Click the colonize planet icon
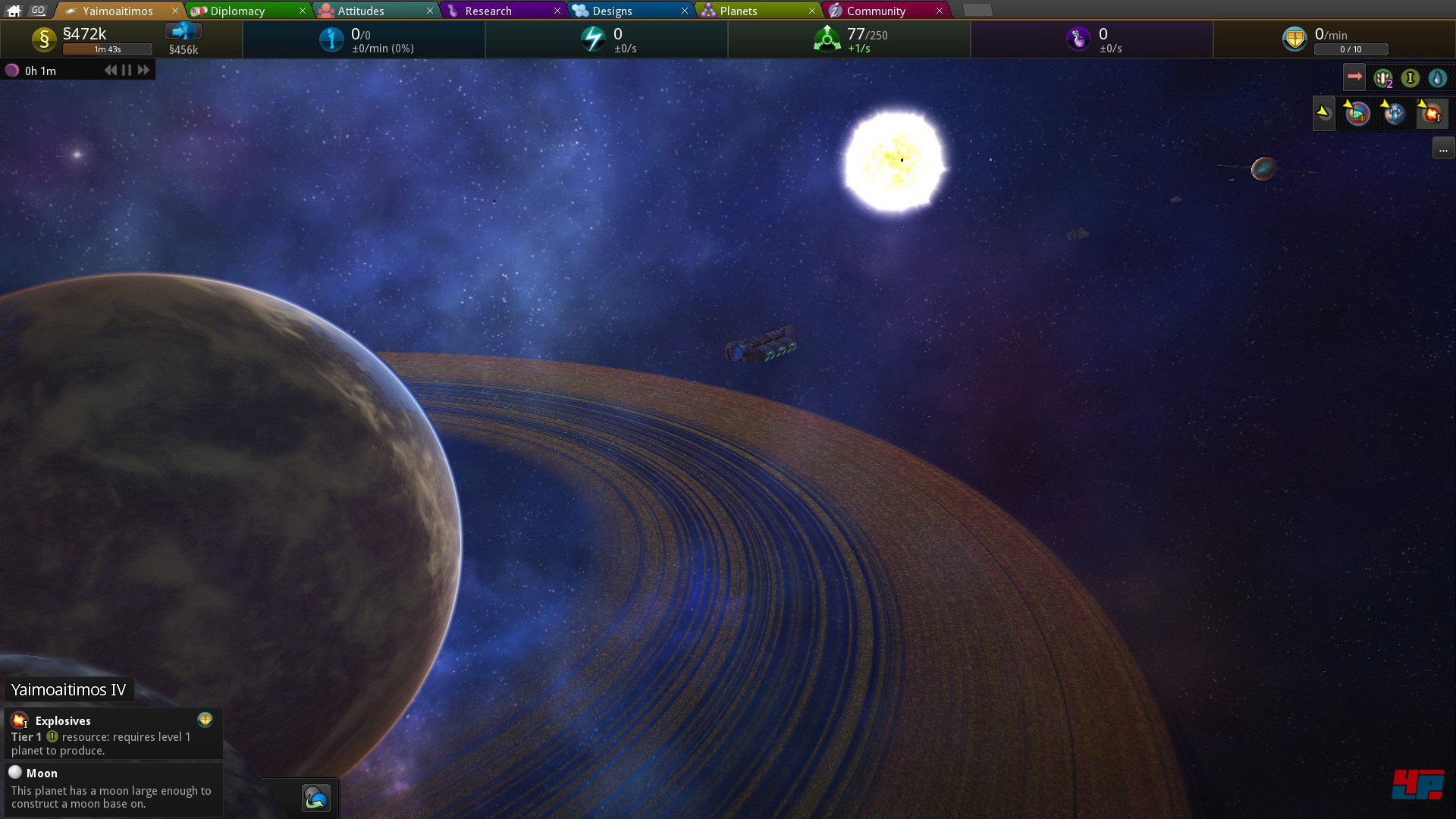 tap(315, 798)
